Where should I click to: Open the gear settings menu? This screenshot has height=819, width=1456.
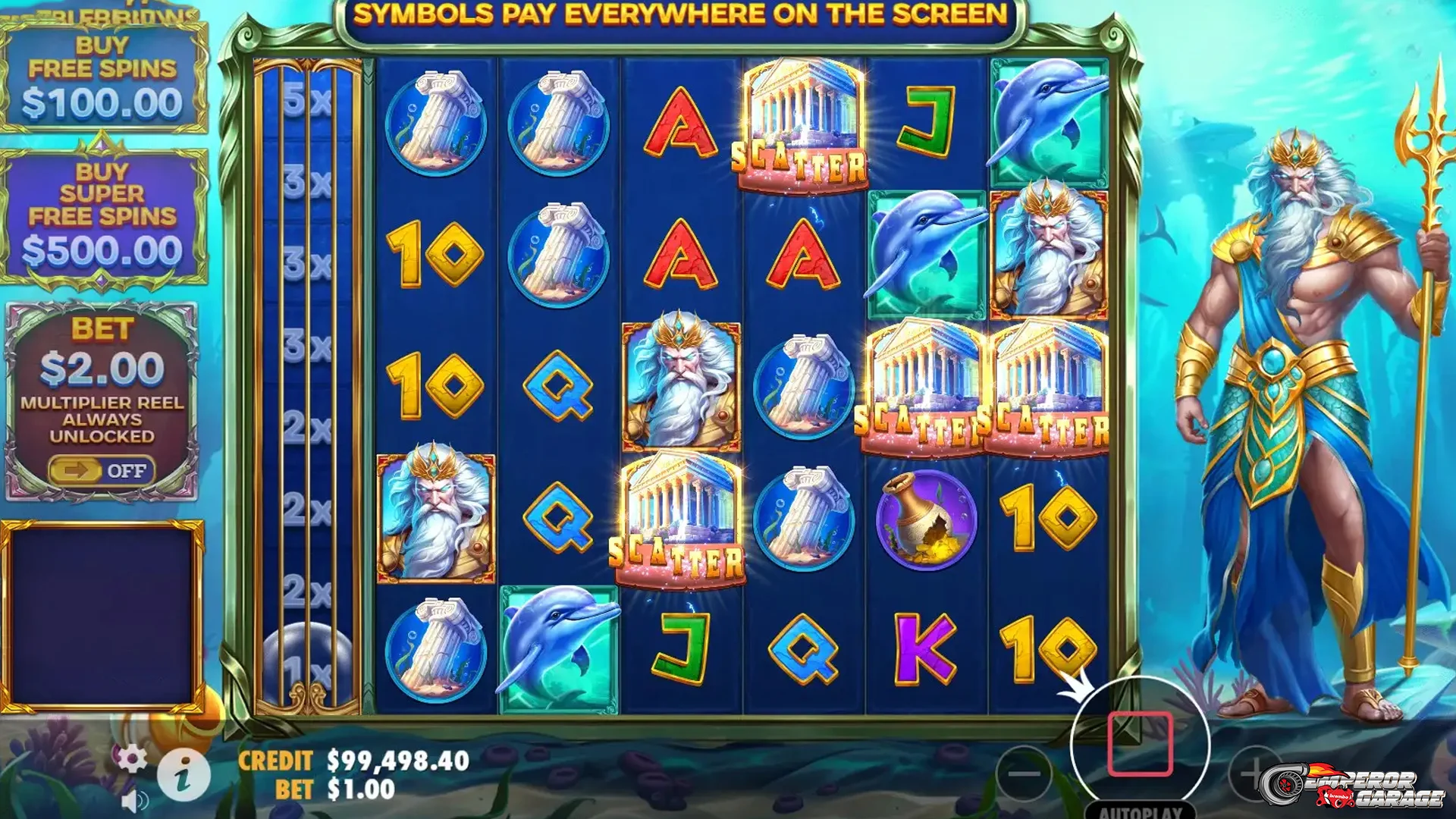pos(132,758)
